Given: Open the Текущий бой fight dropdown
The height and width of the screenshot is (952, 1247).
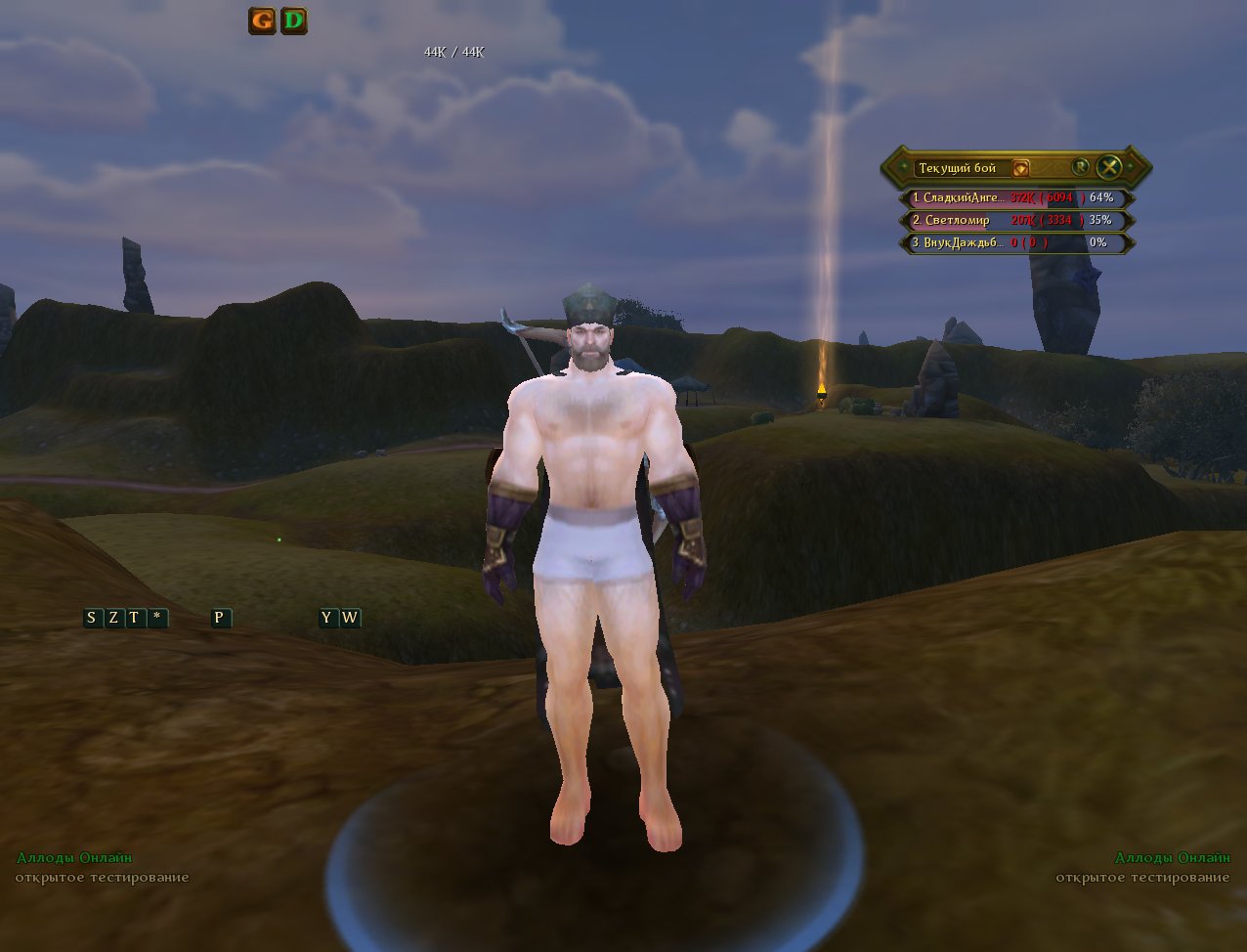Looking at the screenshot, I should (x=1020, y=168).
